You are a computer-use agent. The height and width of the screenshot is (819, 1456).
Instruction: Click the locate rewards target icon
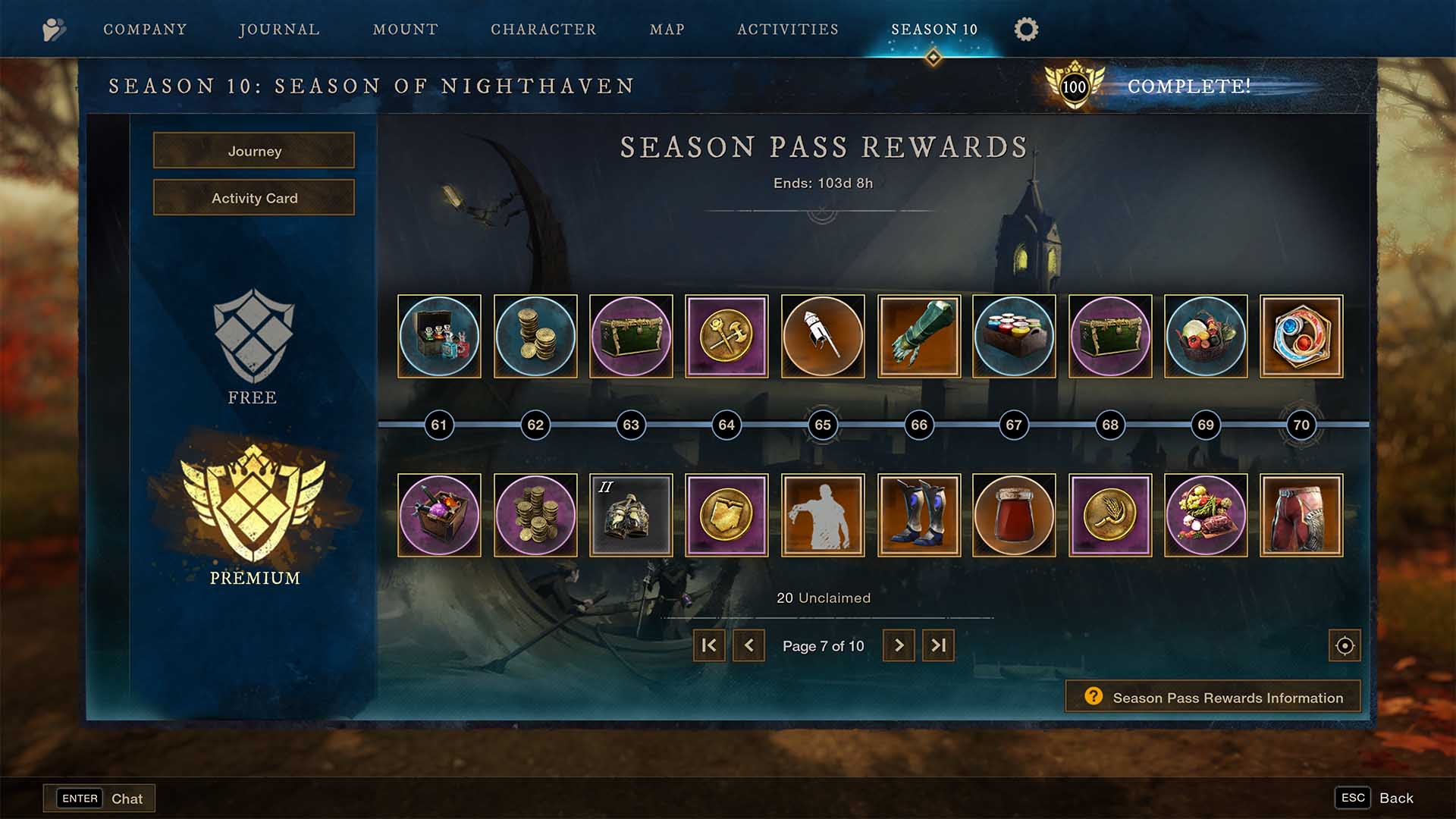[1344, 645]
